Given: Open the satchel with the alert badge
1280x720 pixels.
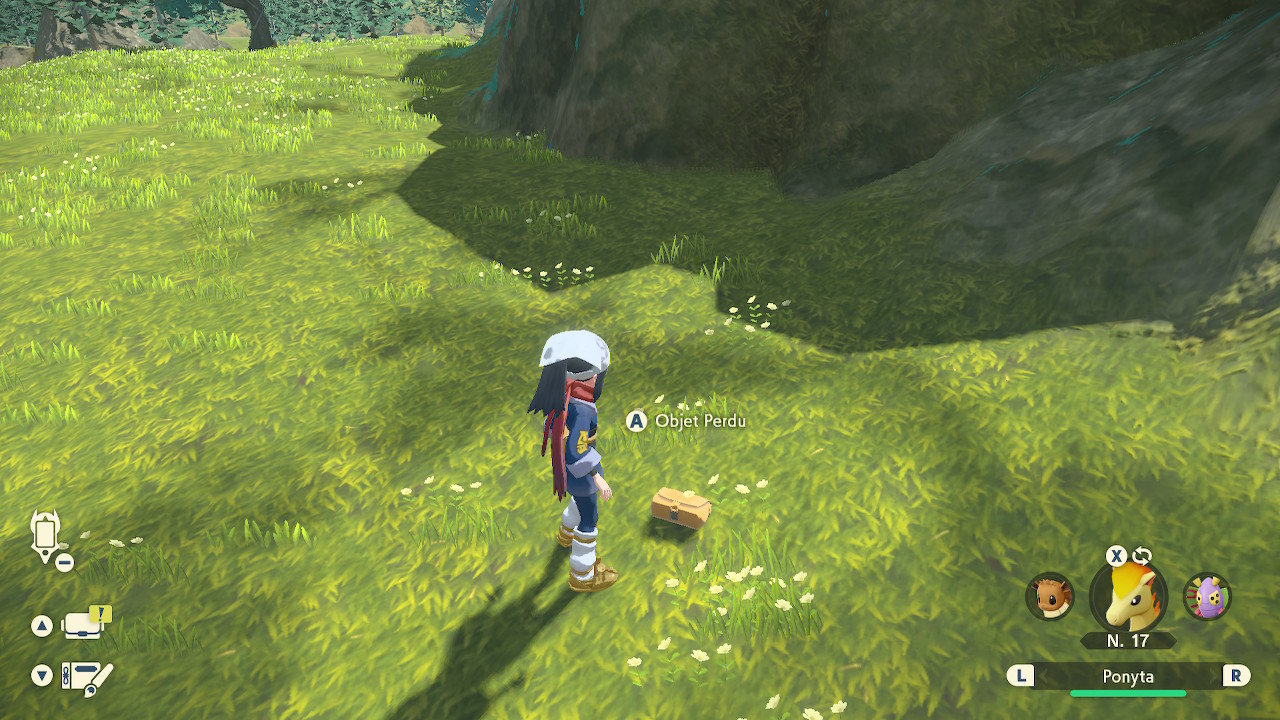Looking at the screenshot, I should tap(86, 624).
